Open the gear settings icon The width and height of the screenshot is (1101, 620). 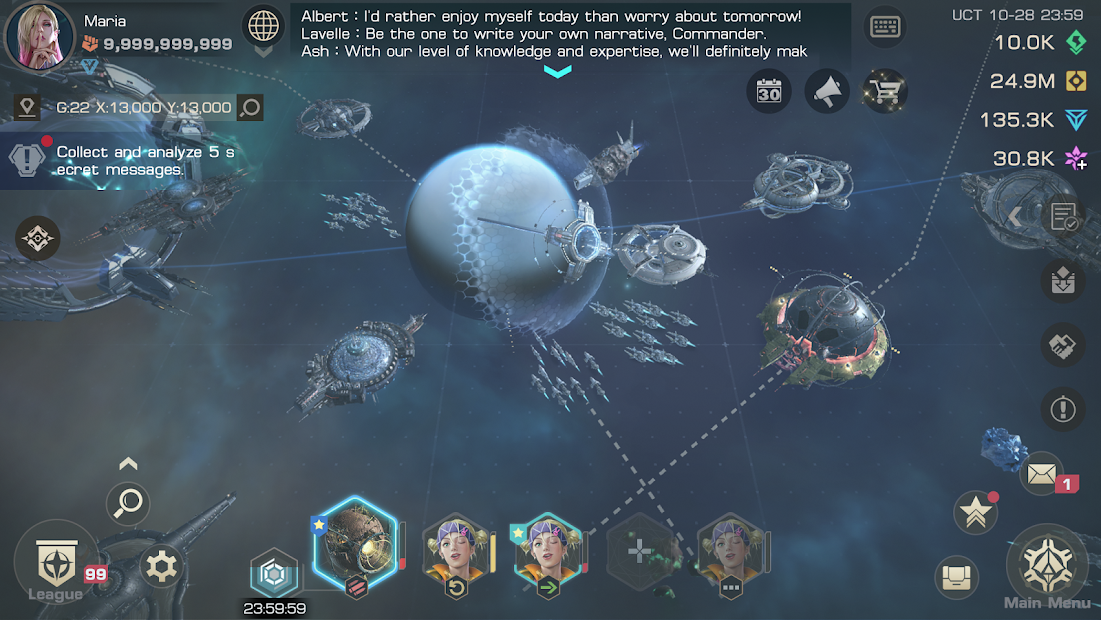click(x=161, y=567)
